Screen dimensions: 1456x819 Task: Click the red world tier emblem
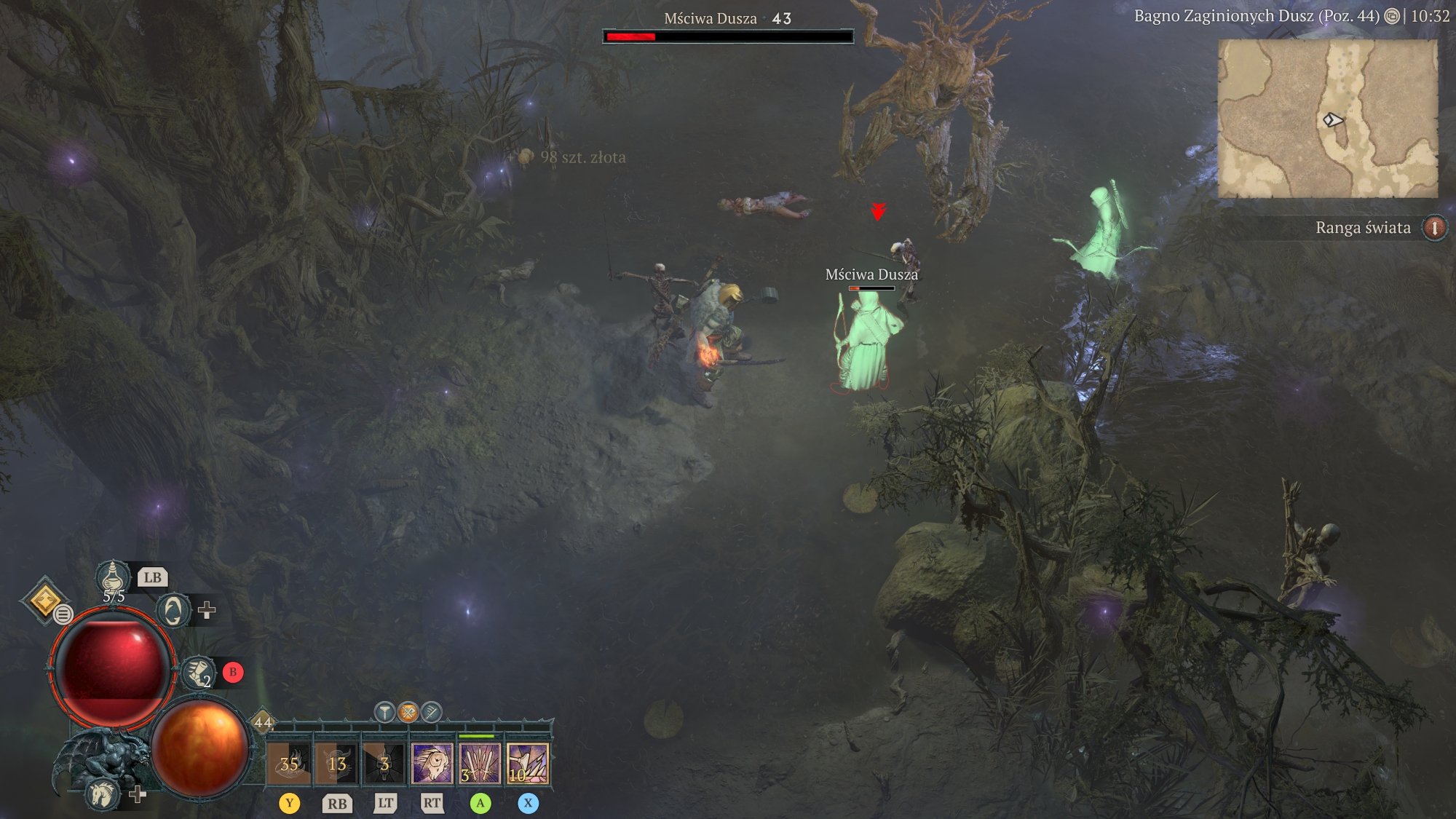click(1434, 228)
